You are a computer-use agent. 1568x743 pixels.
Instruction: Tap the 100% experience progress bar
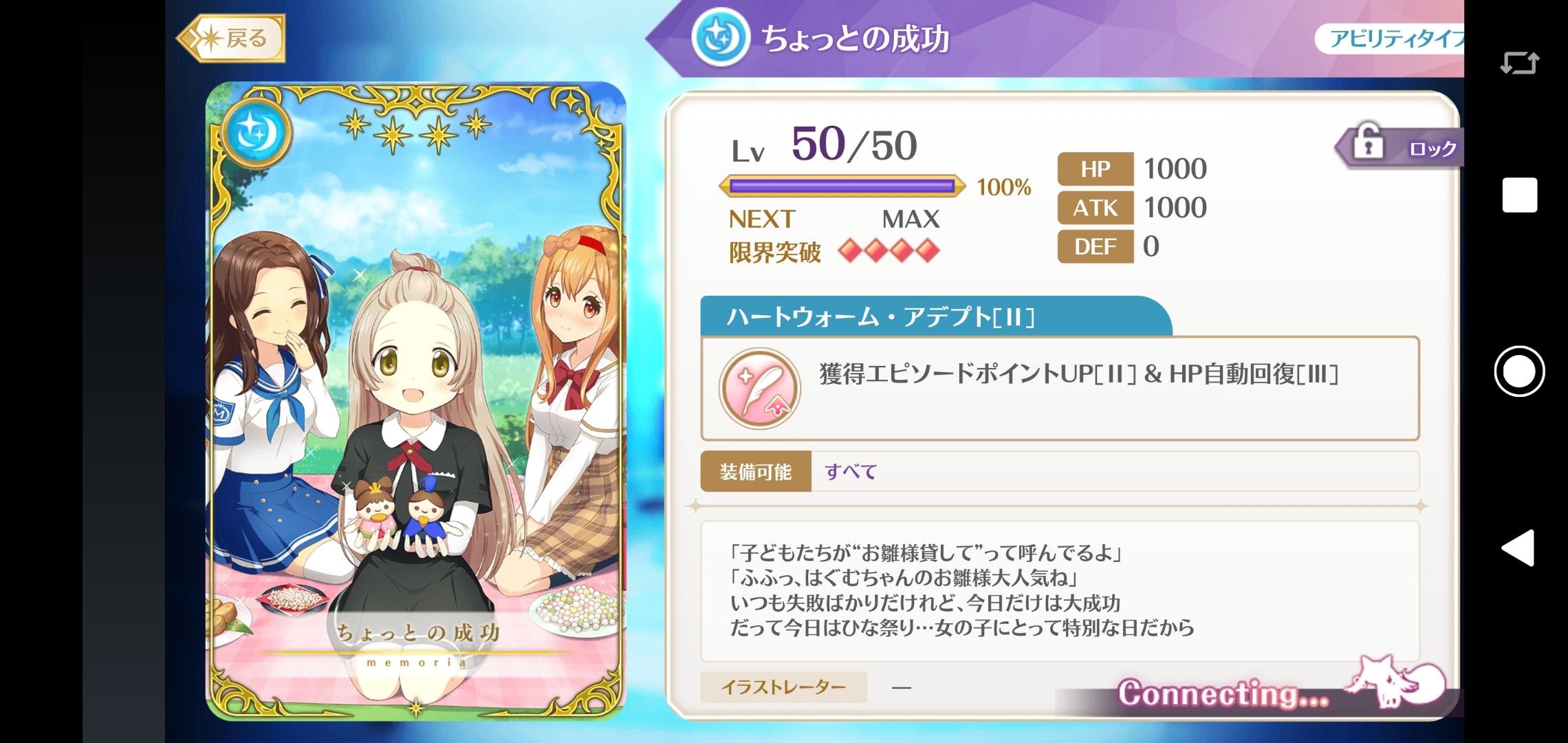[x=842, y=186]
